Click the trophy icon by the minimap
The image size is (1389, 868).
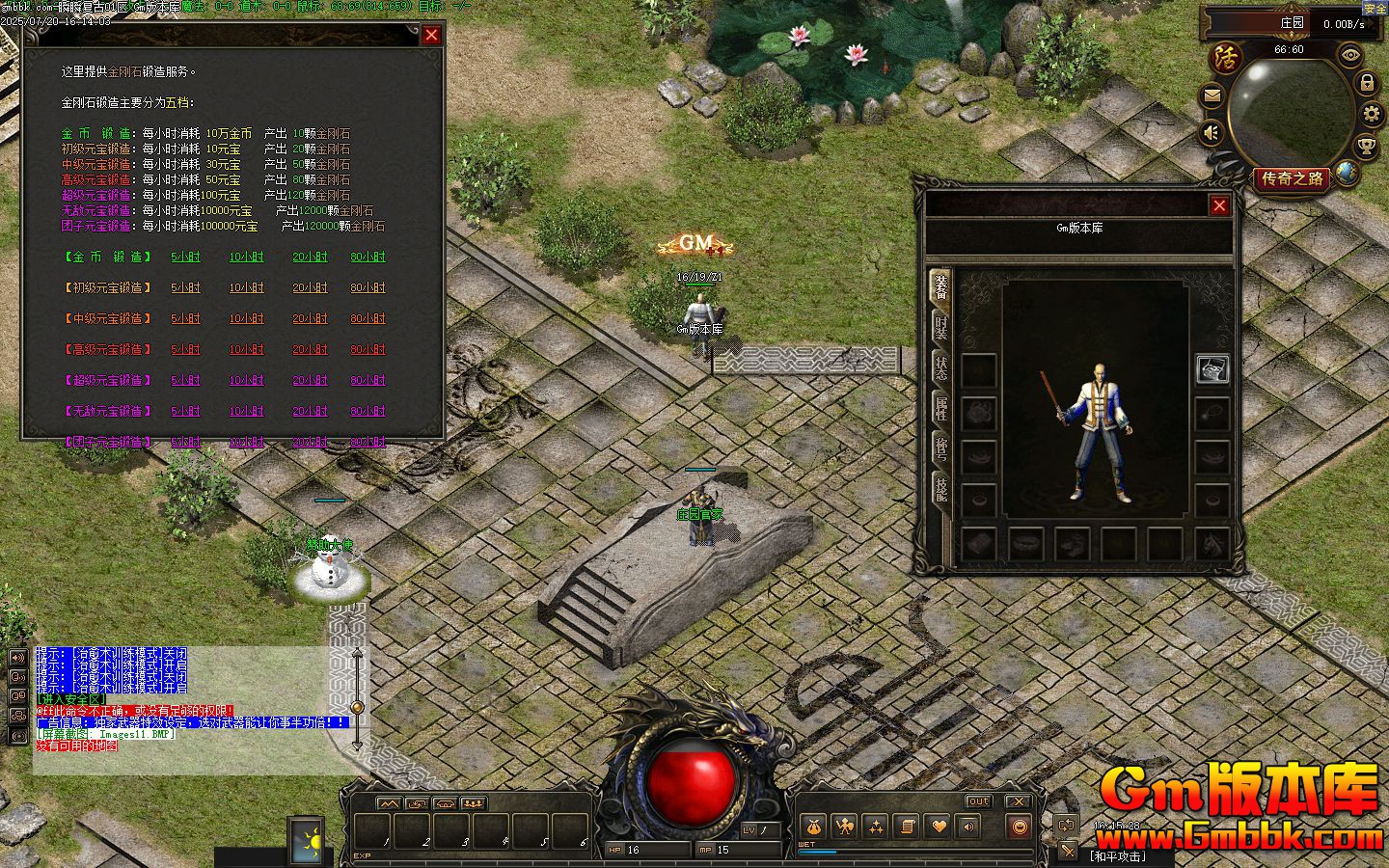[1366, 147]
